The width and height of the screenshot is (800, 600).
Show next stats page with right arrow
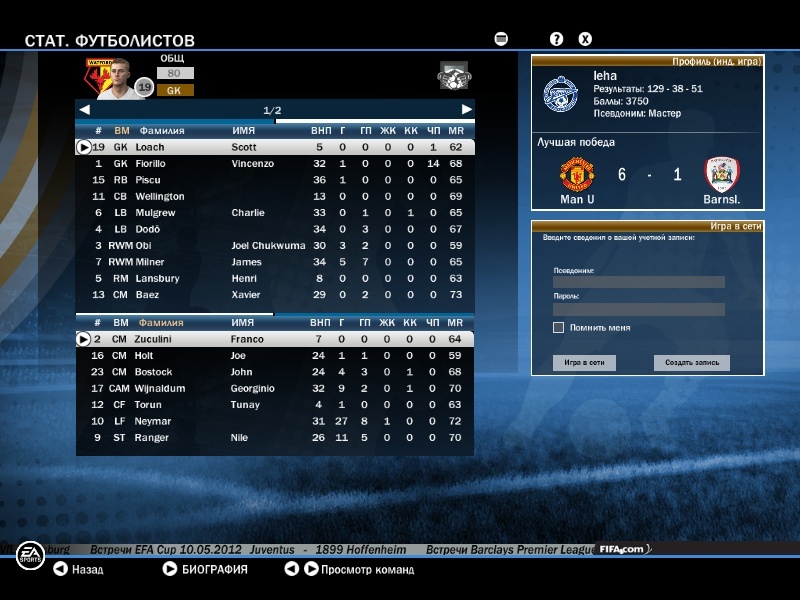tap(466, 109)
